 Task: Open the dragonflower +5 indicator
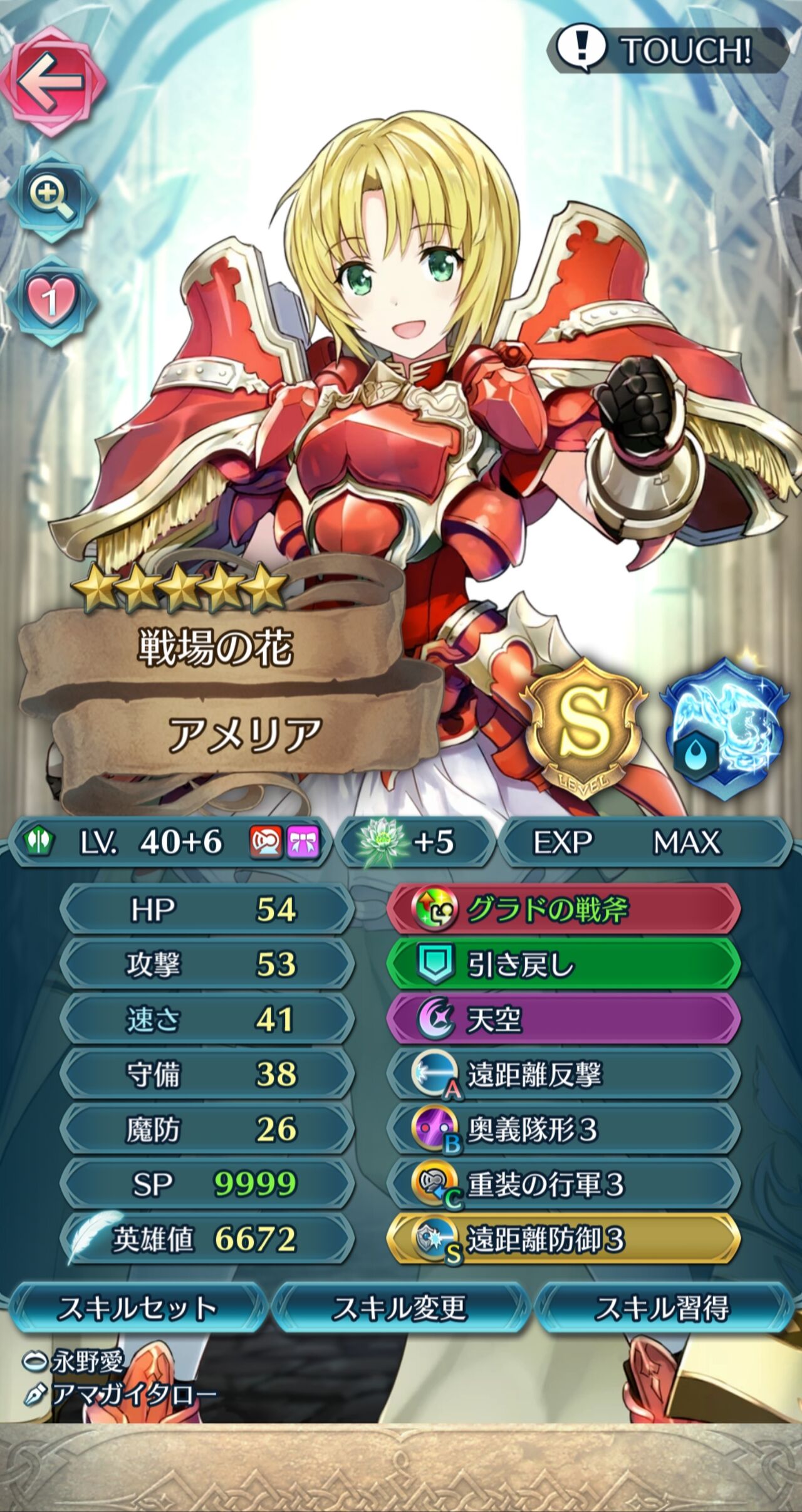[x=414, y=844]
